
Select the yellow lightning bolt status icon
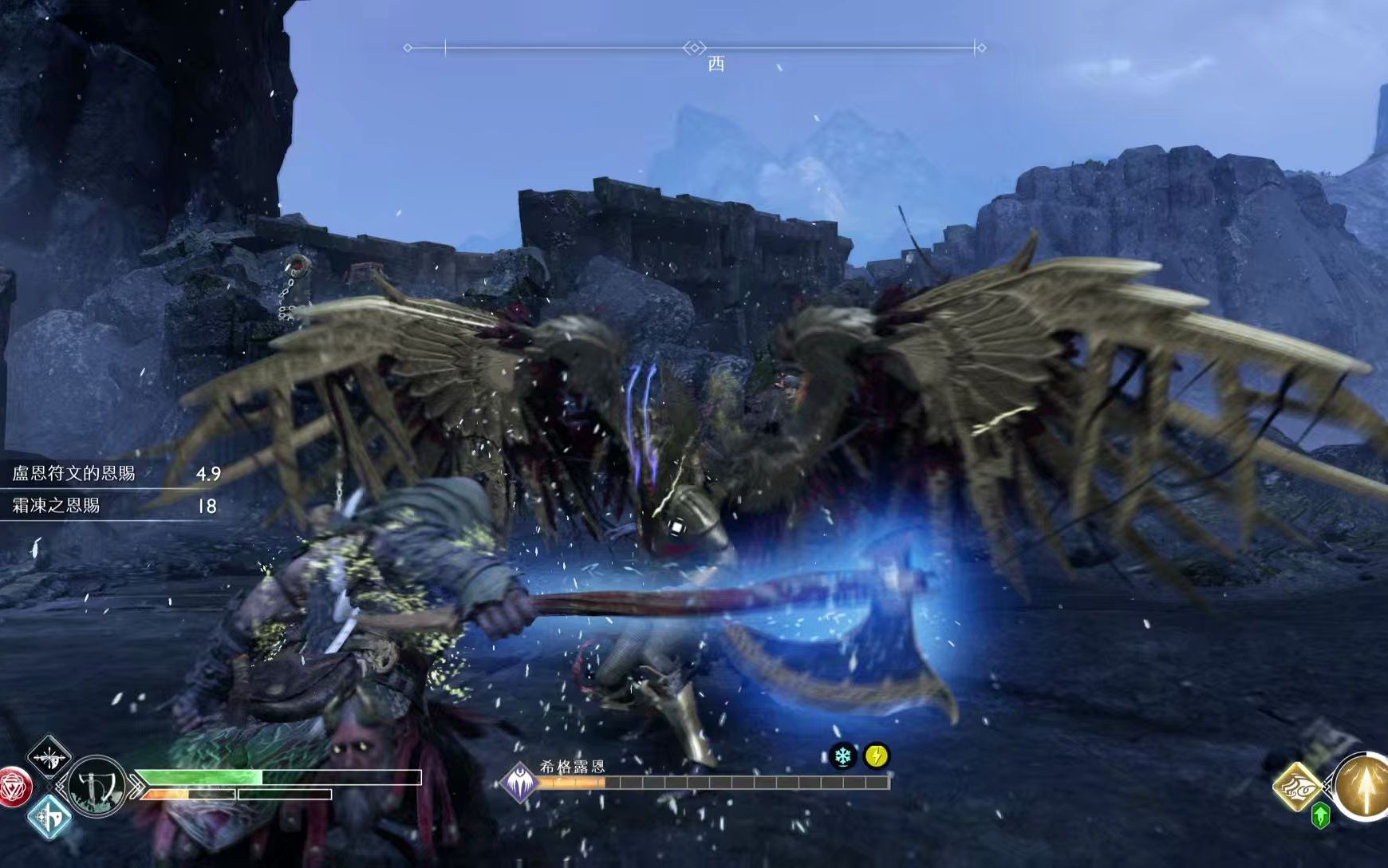pos(877,756)
